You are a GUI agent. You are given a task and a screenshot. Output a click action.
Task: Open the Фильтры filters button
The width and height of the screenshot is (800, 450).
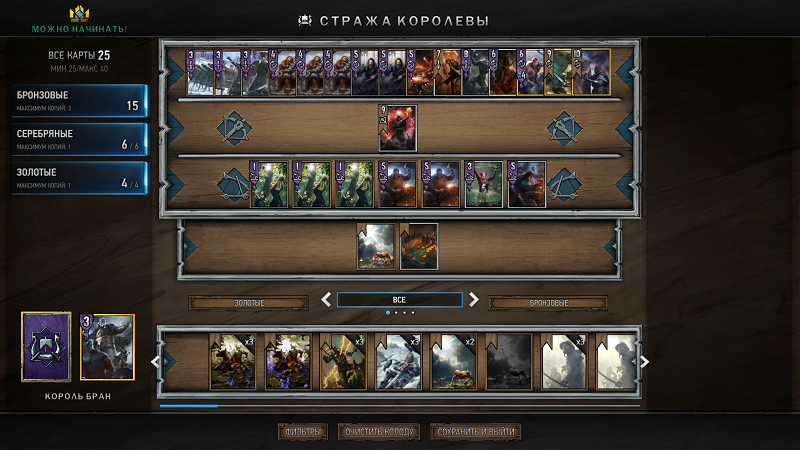click(x=302, y=432)
